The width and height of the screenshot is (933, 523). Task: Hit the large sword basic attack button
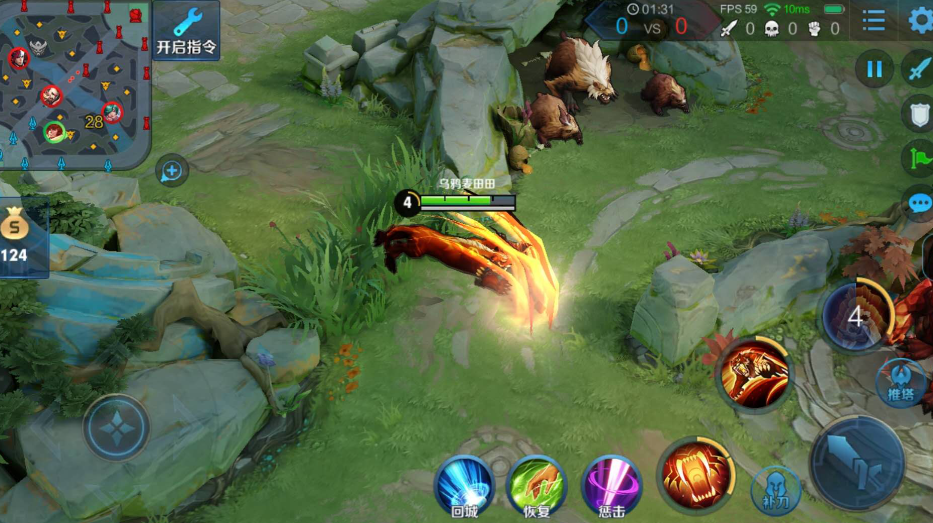[857, 462]
